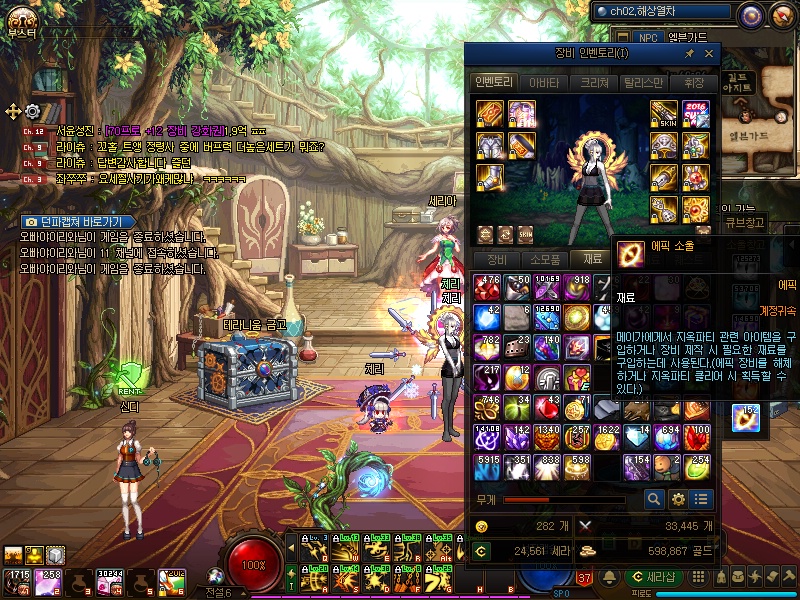
Task: Switch to the 아바타 tab
Action: [x=544, y=83]
